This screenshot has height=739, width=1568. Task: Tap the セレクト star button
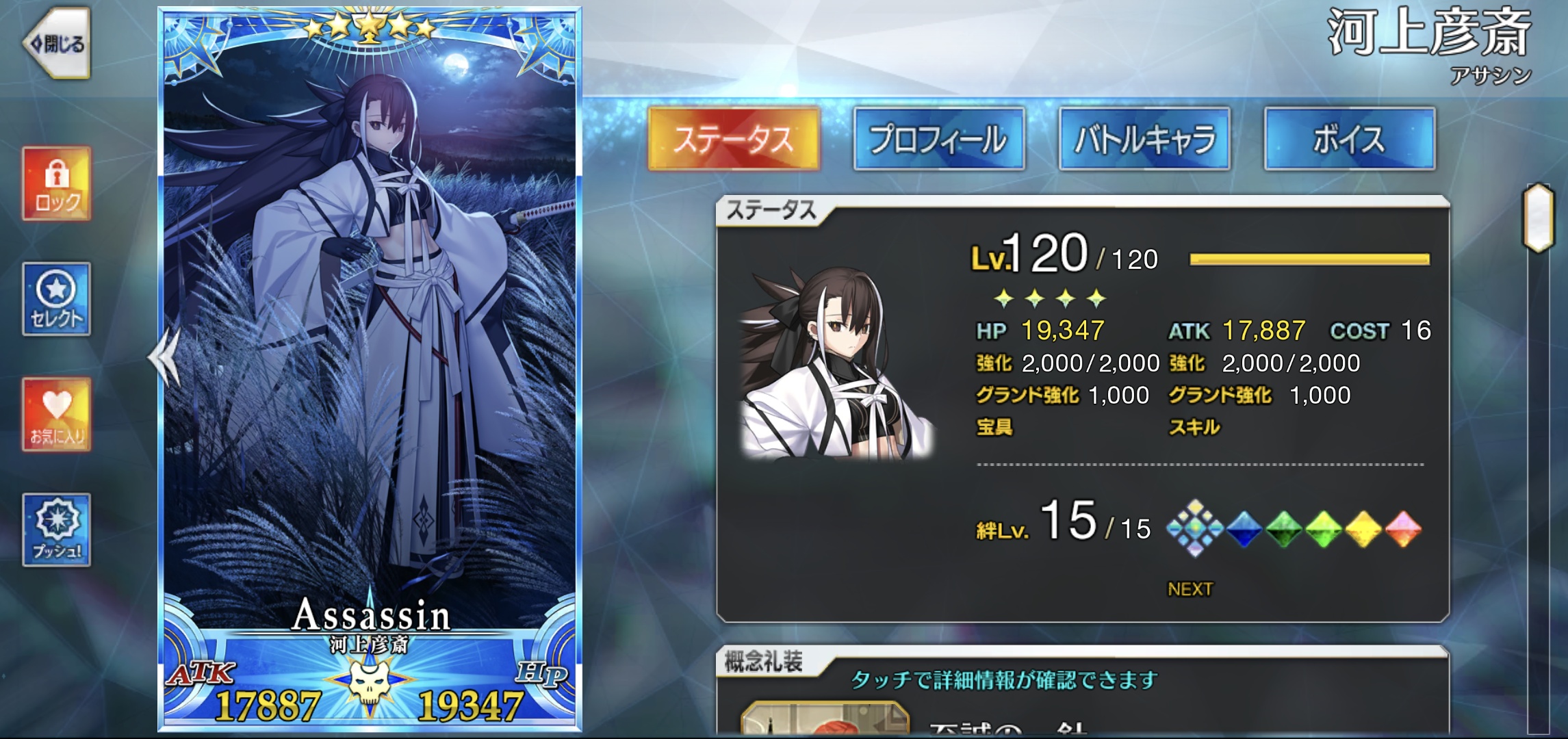(57, 299)
